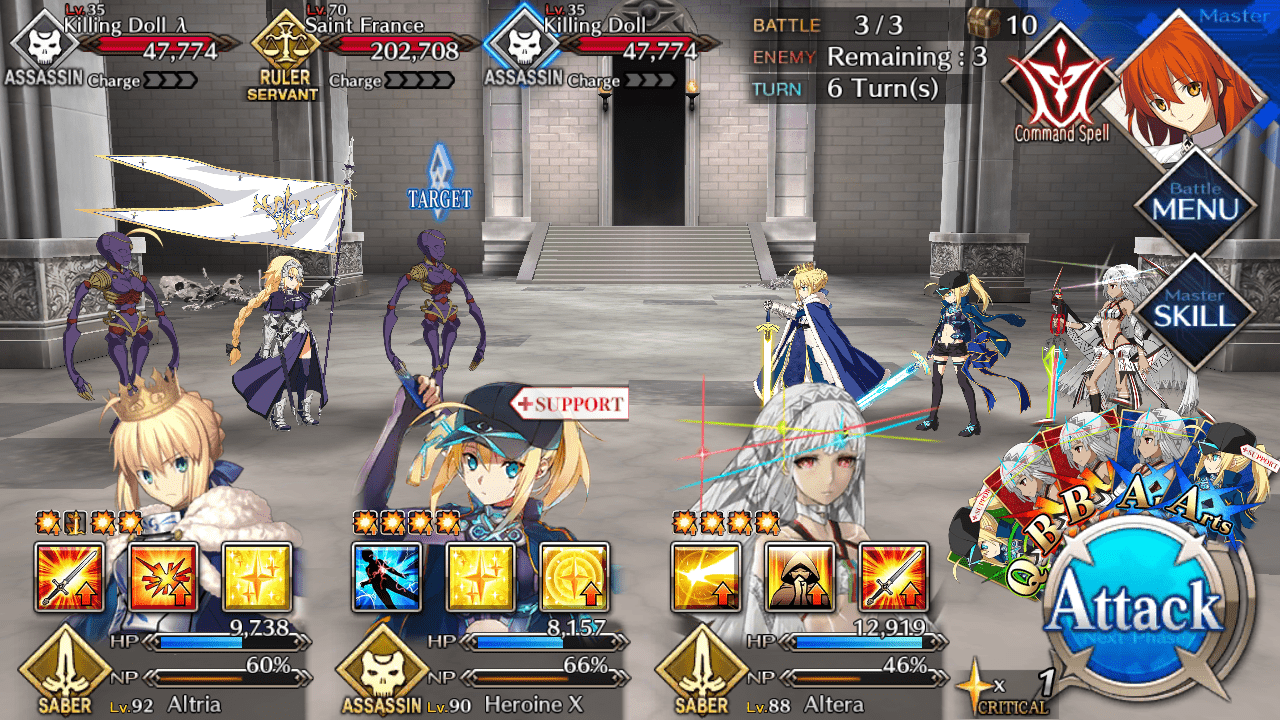Screen dimensions: 1280x720
Task: Use Heroine X's gold target circle skill
Action: [574, 577]
